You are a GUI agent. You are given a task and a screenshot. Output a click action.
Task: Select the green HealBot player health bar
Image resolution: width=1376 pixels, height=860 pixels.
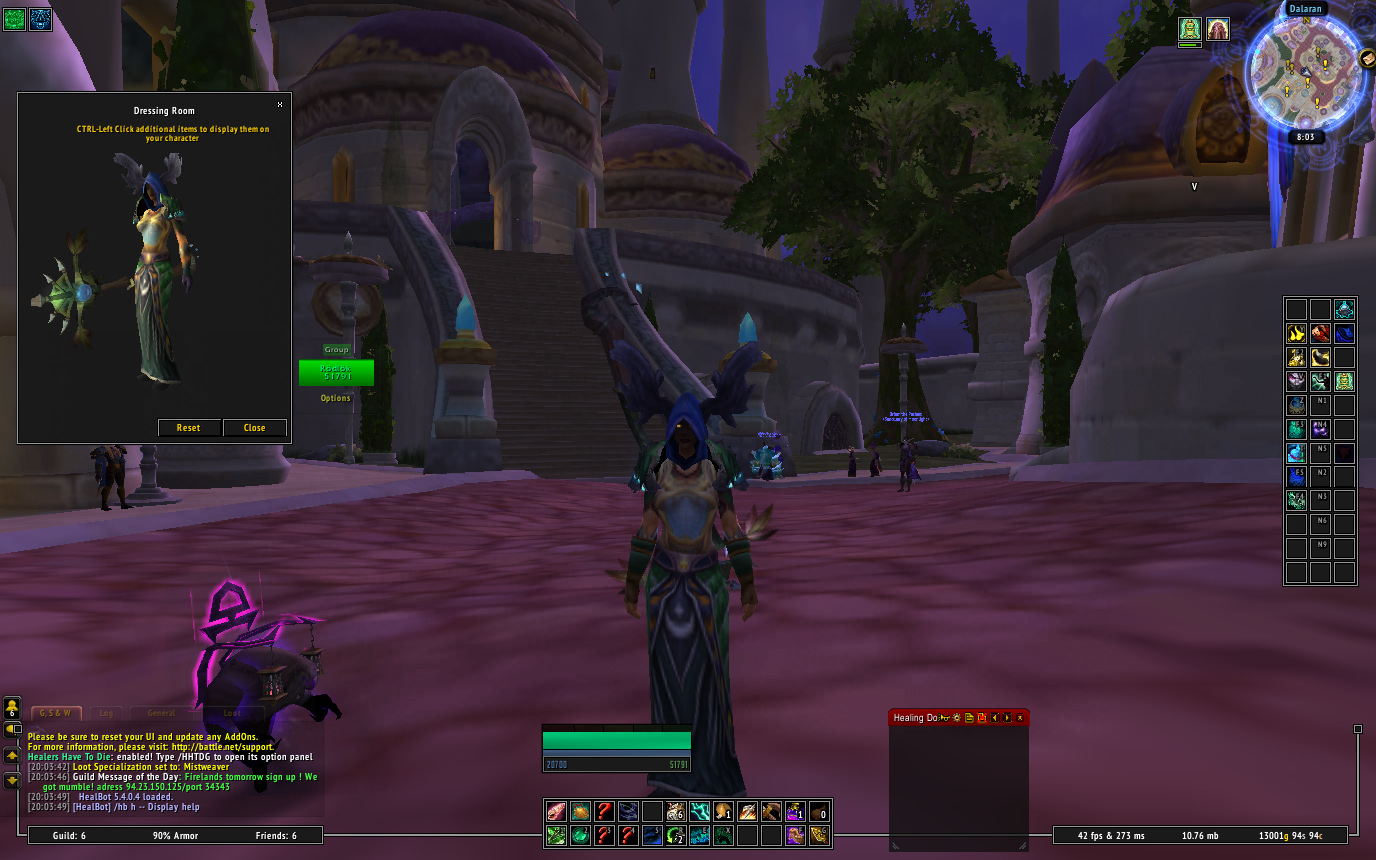click(336, 373)
